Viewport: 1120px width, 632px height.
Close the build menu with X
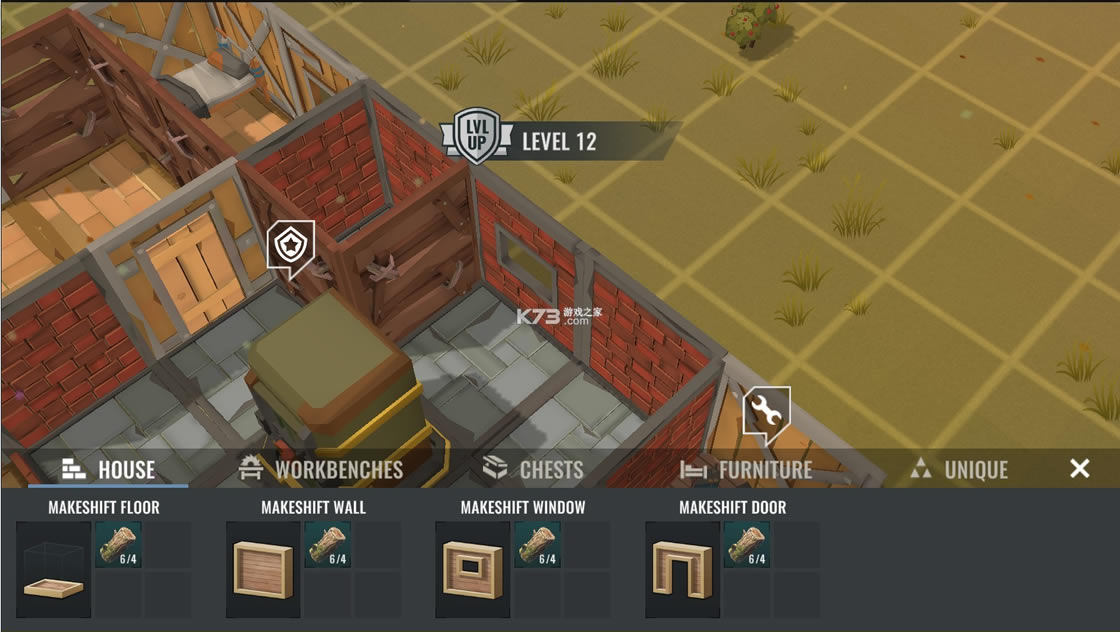pos(1080,468)
